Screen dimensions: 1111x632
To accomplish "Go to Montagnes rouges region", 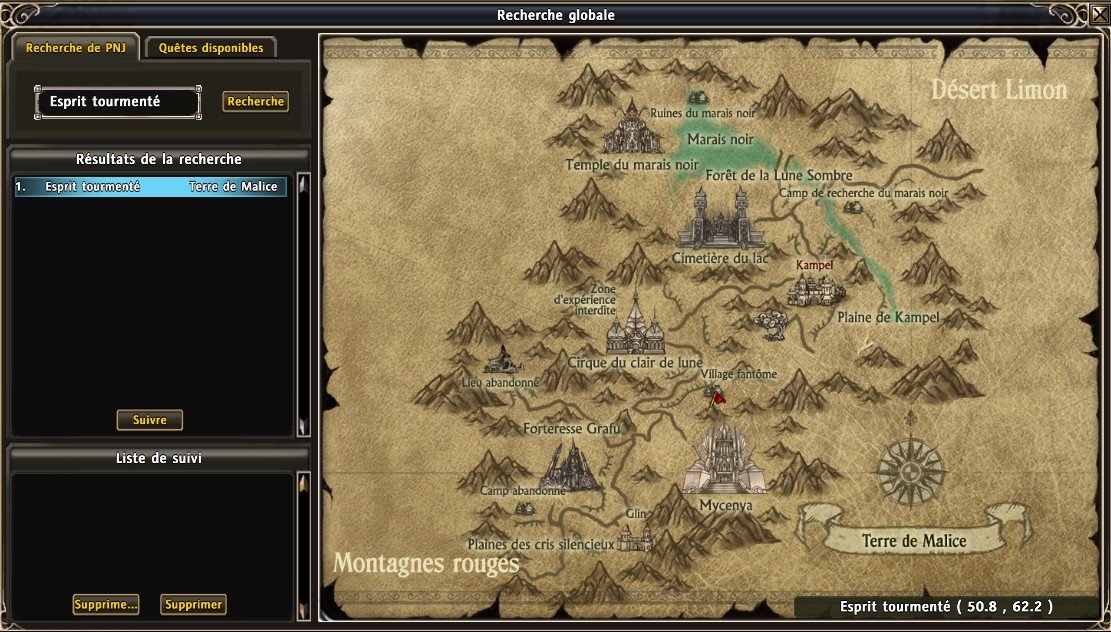I will coord(426,563).
